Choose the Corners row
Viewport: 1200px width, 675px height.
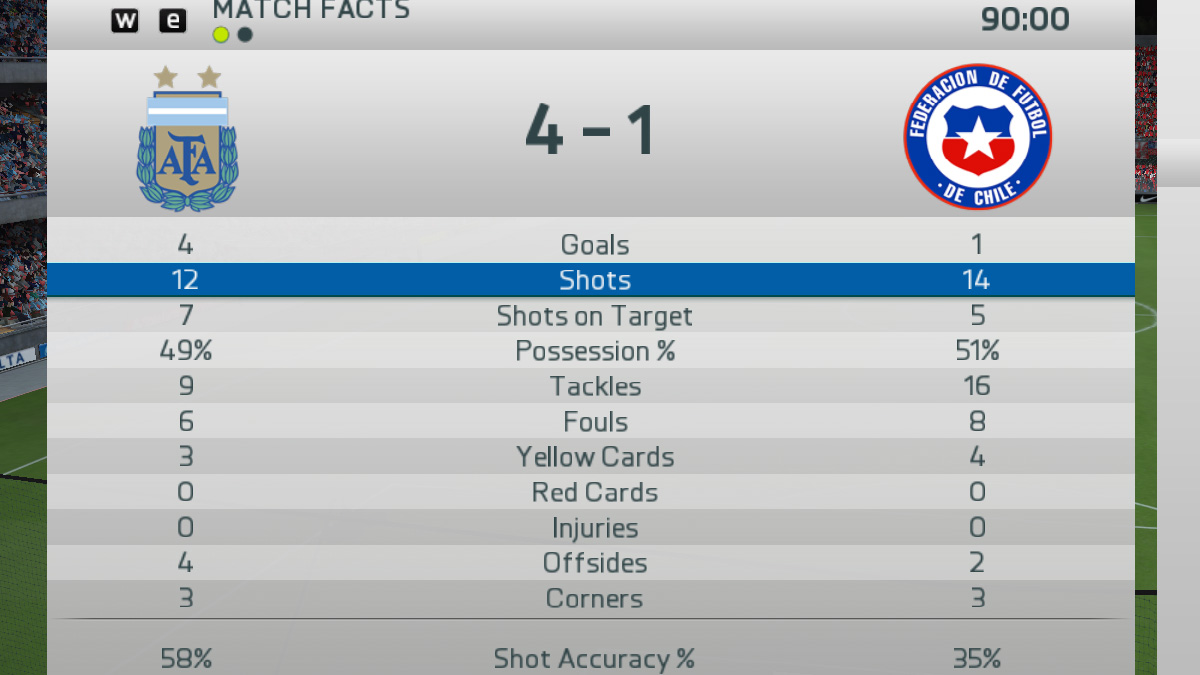coord(595,598)
